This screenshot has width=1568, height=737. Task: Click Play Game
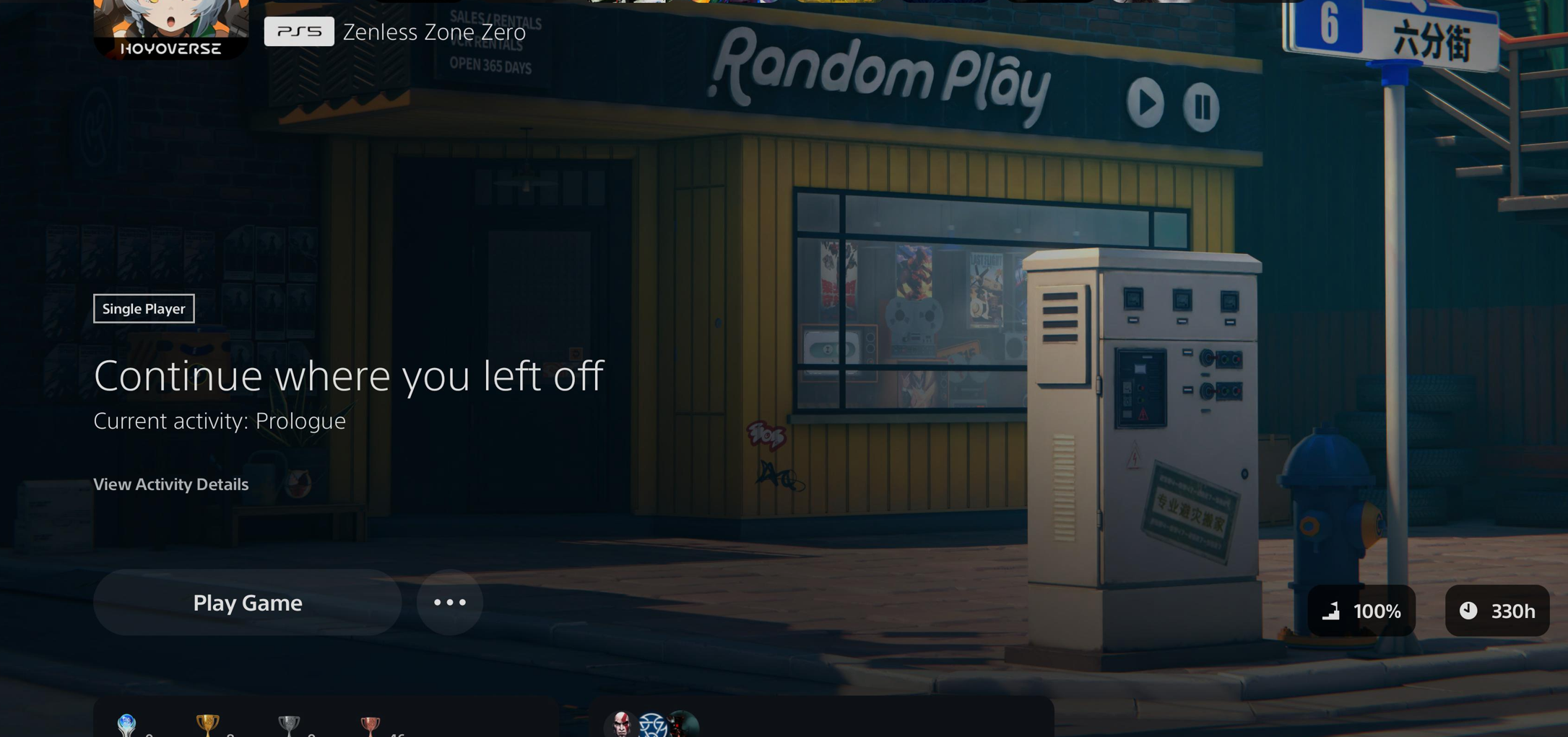tap(246, 602)
